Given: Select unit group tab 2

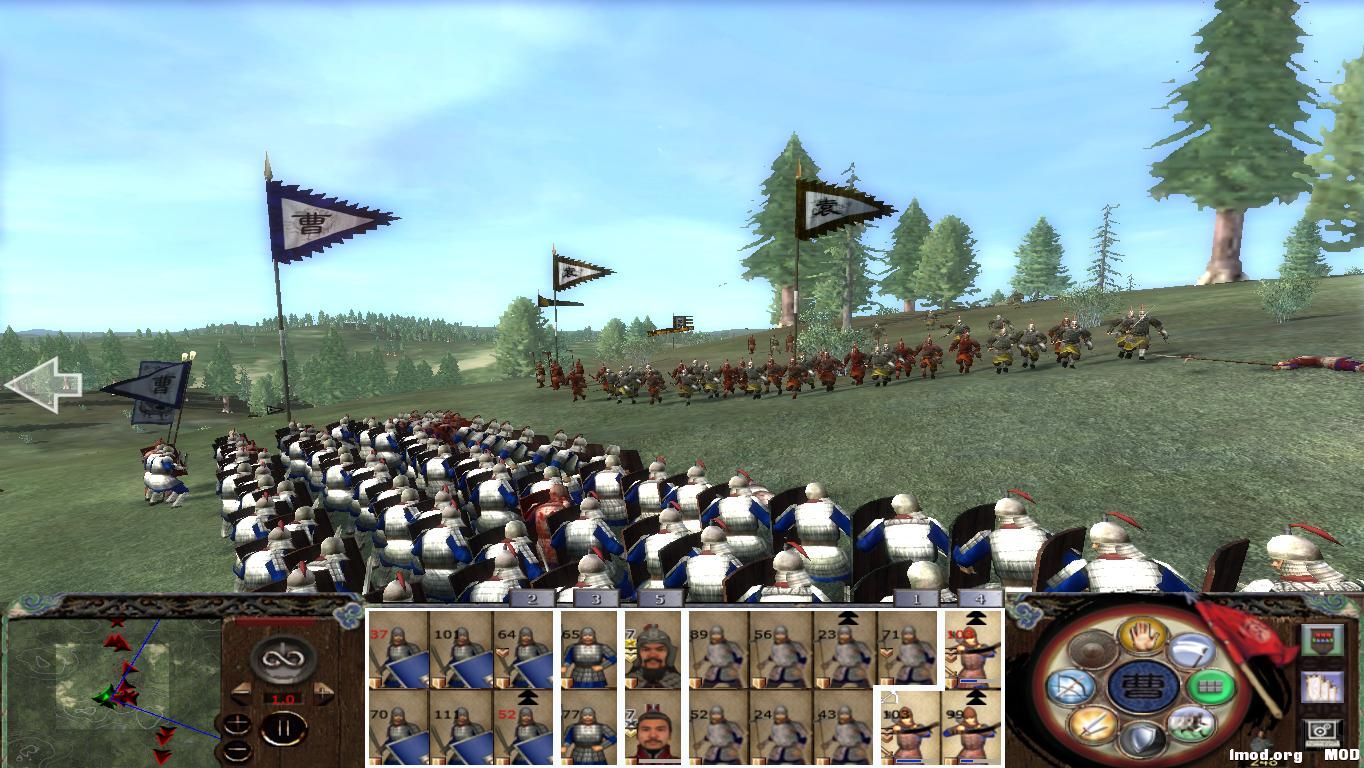Looking at the screenshot, I should click(x=532, y=599).
